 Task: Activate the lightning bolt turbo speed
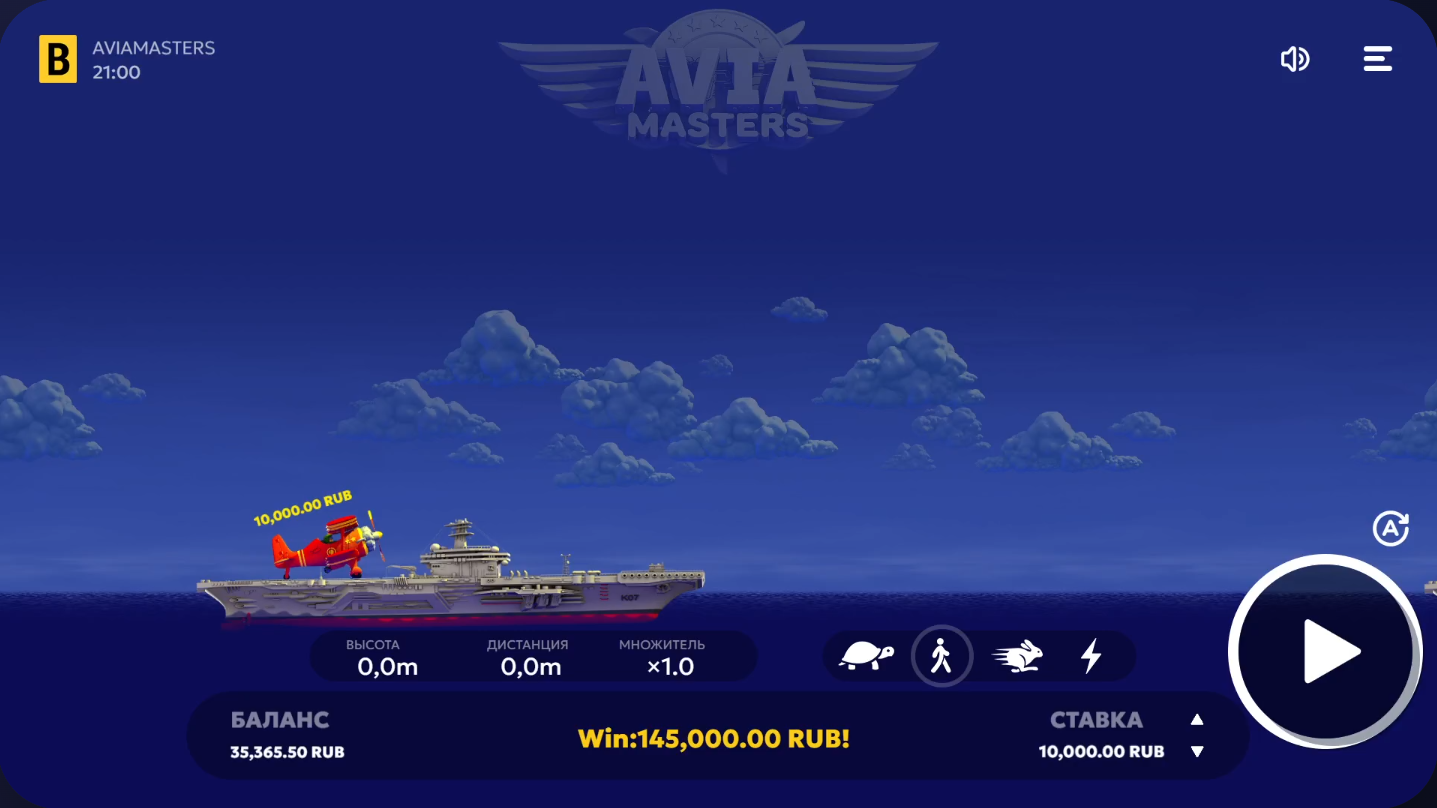(x=1091, y=656)
